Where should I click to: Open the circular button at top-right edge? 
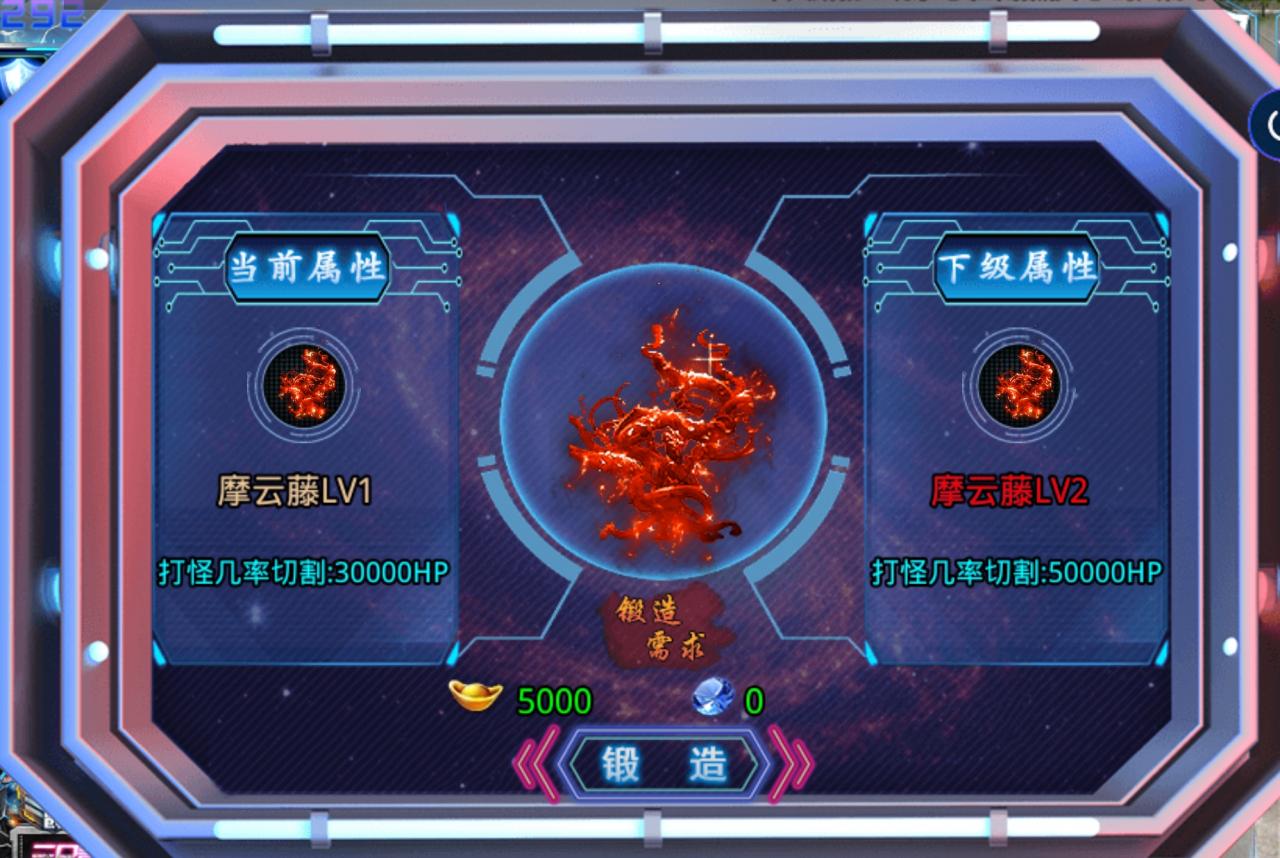(1270, 123)
